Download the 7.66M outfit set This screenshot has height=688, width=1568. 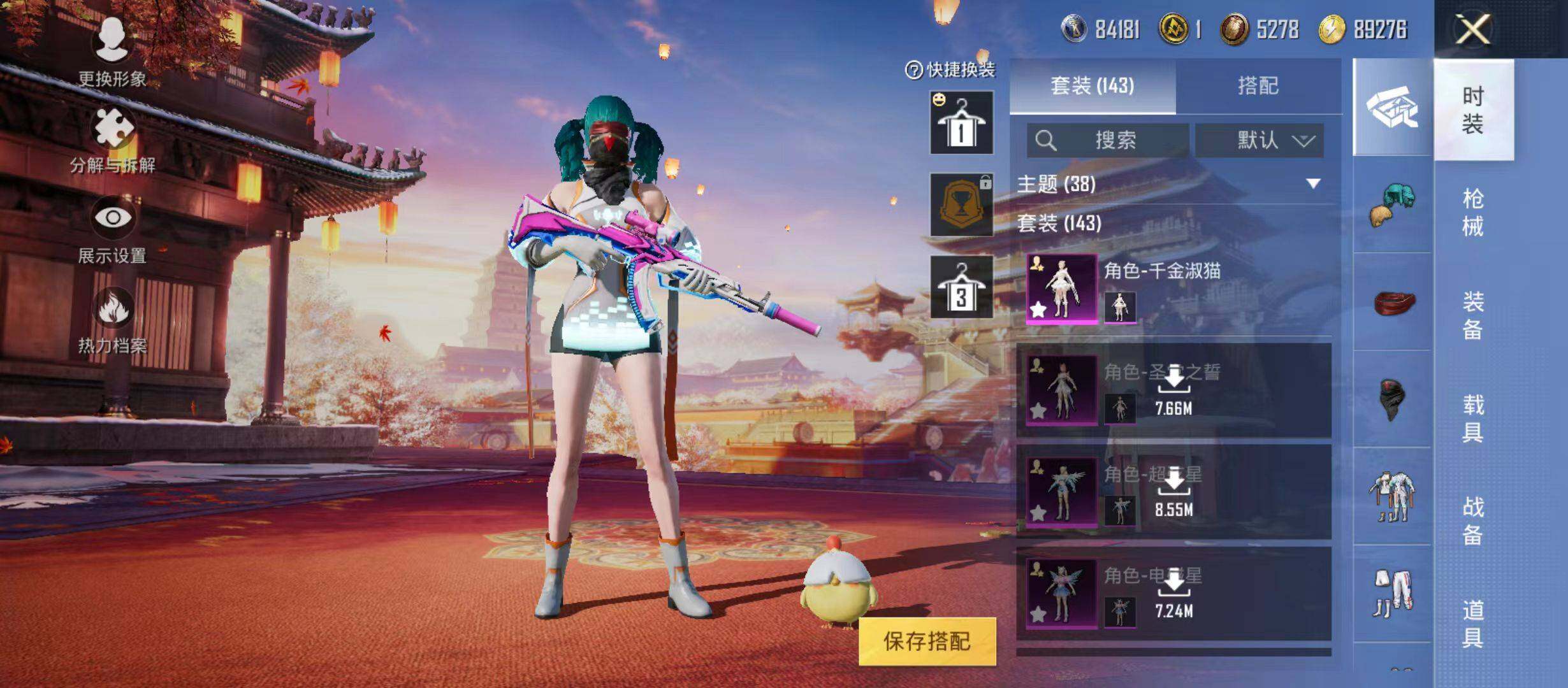tap(1173, 390)
